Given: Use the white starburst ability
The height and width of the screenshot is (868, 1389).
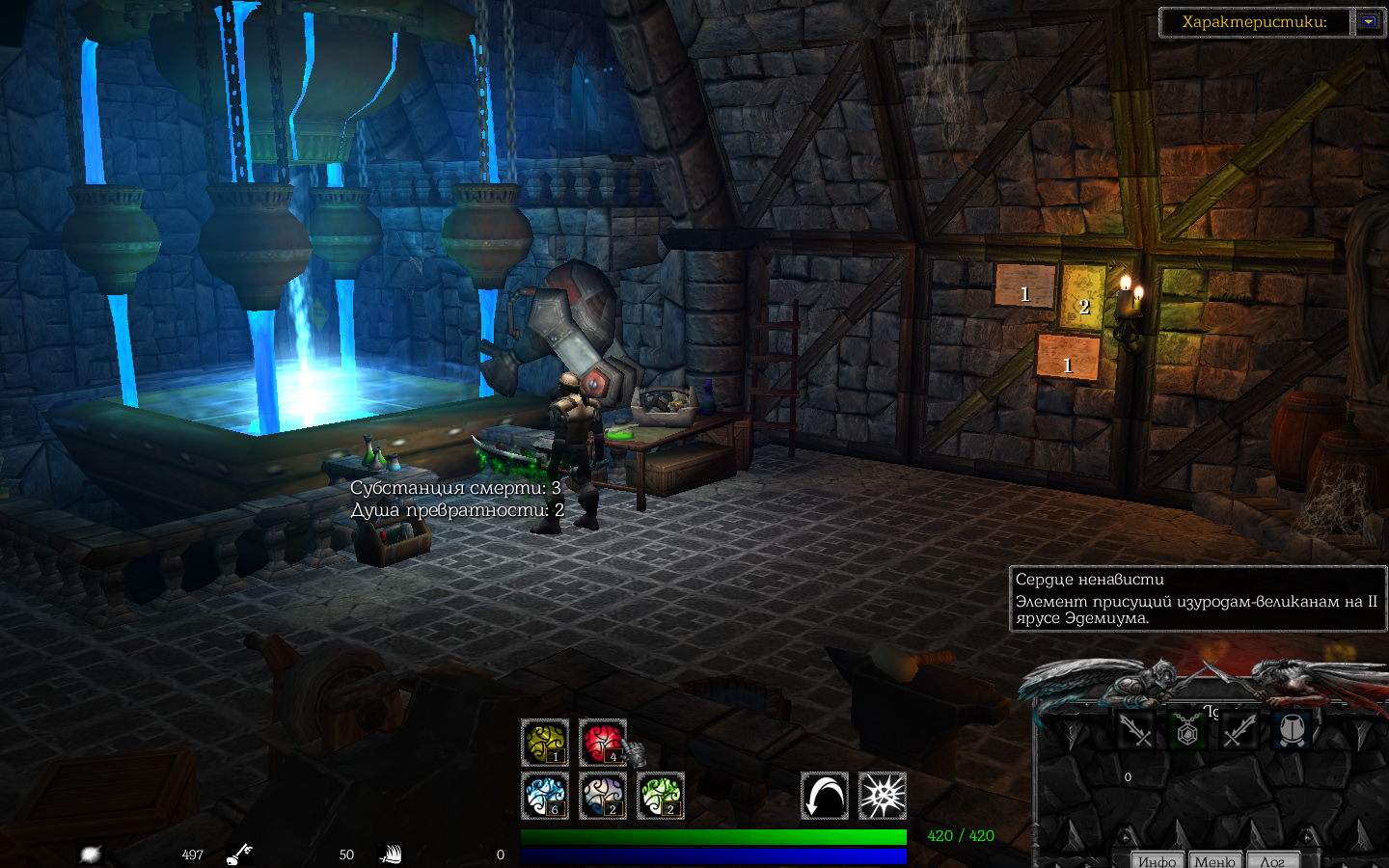Looking at the screenshot, I should click(883, 796).
